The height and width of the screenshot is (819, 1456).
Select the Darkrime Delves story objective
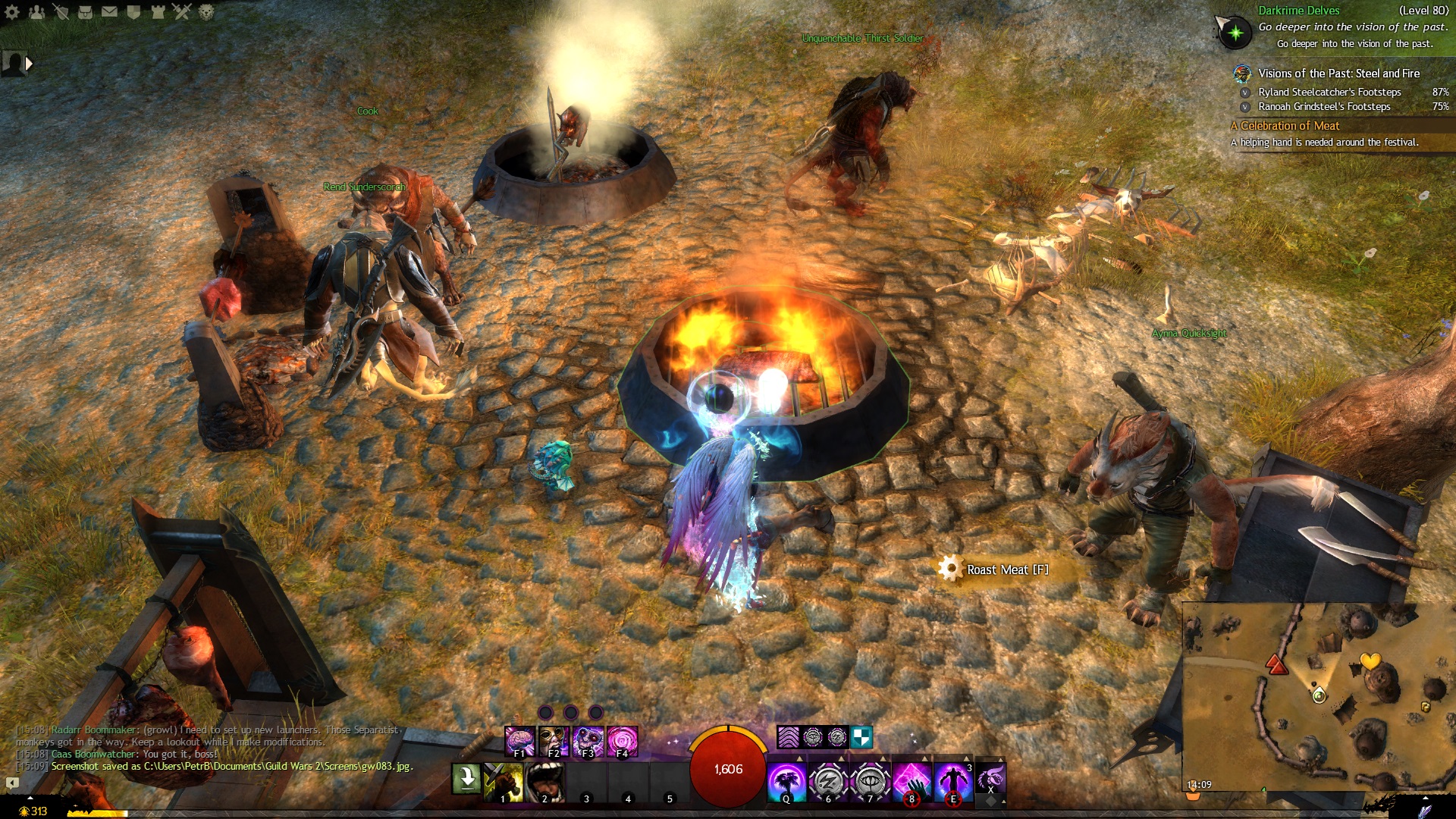click(x=1298, y=11)
